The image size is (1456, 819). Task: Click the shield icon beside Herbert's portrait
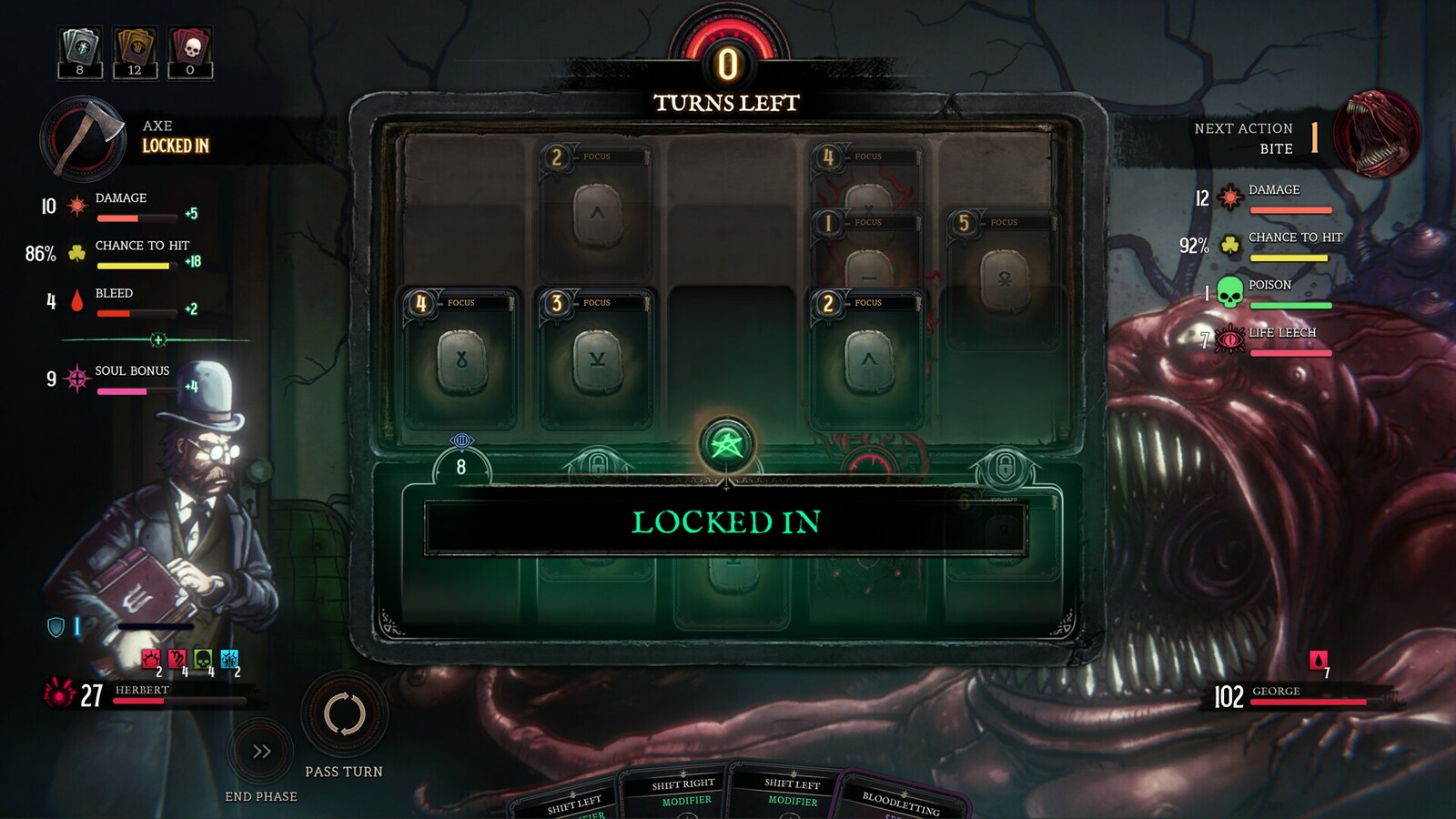point(56,625)
